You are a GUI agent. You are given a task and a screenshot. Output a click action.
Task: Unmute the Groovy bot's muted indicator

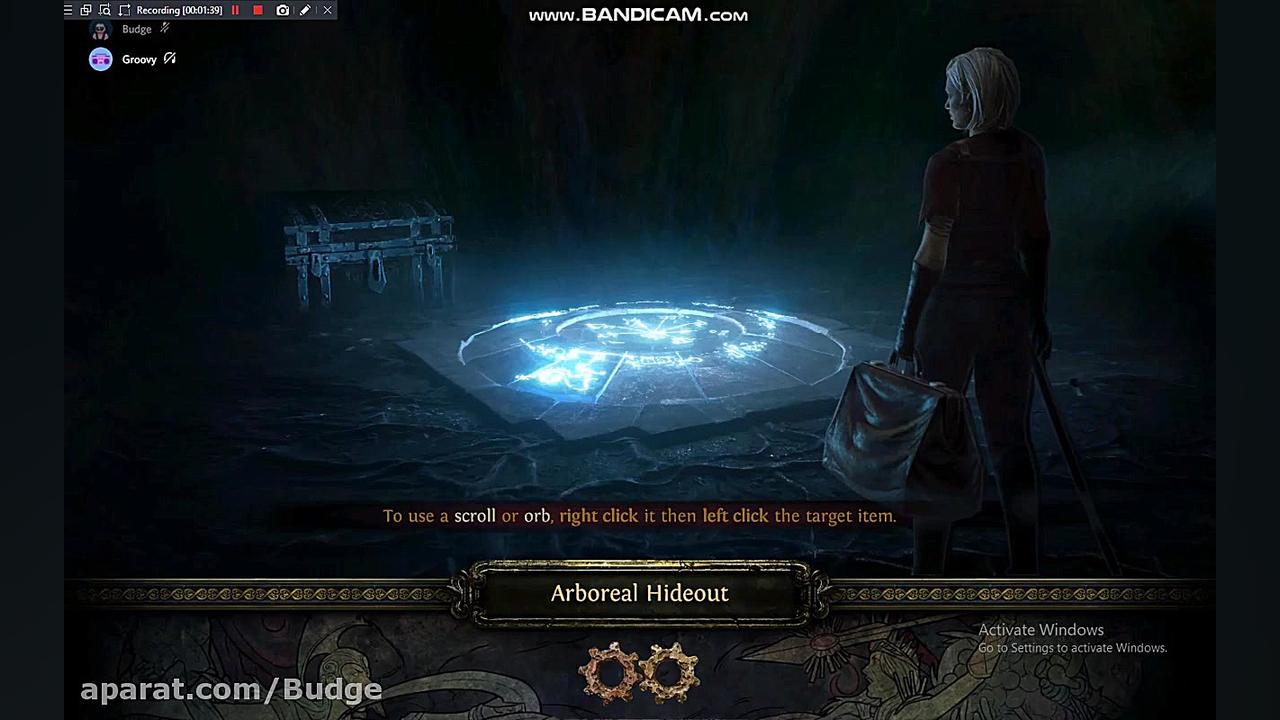[169, 59]
